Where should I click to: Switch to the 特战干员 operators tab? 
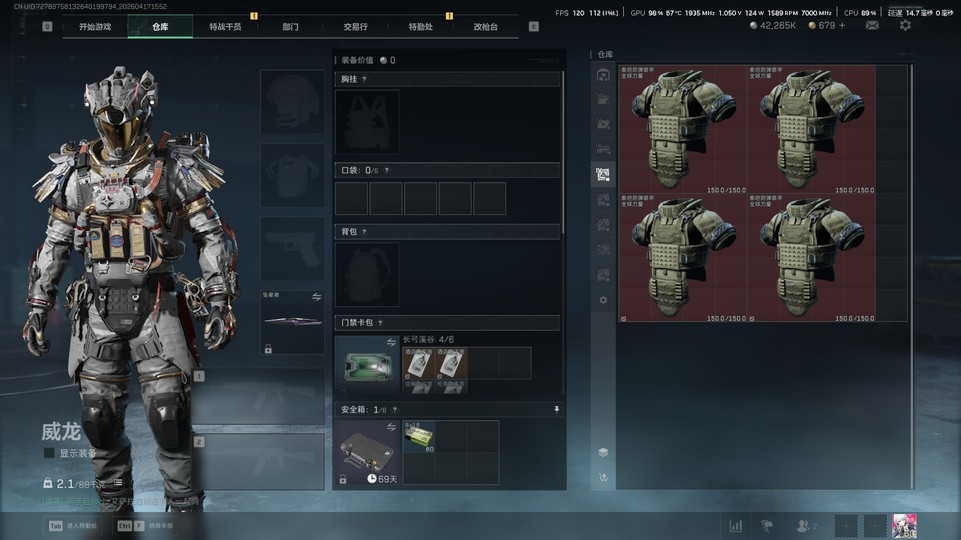(x=225, y=27)
